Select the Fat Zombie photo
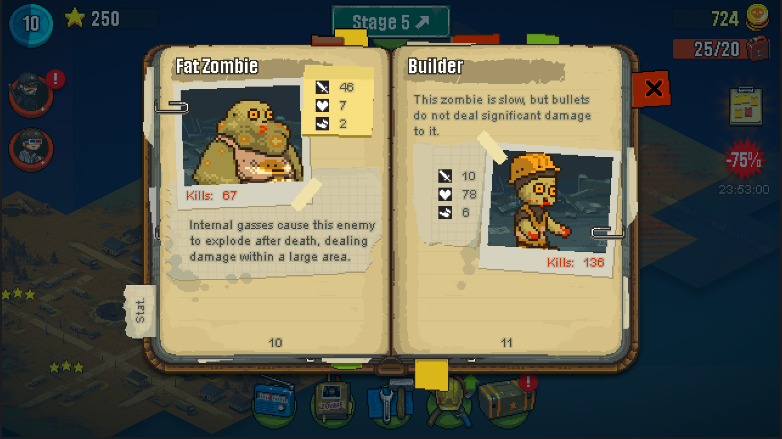Viewport: 782px width, 439px height. pos(245,136)
